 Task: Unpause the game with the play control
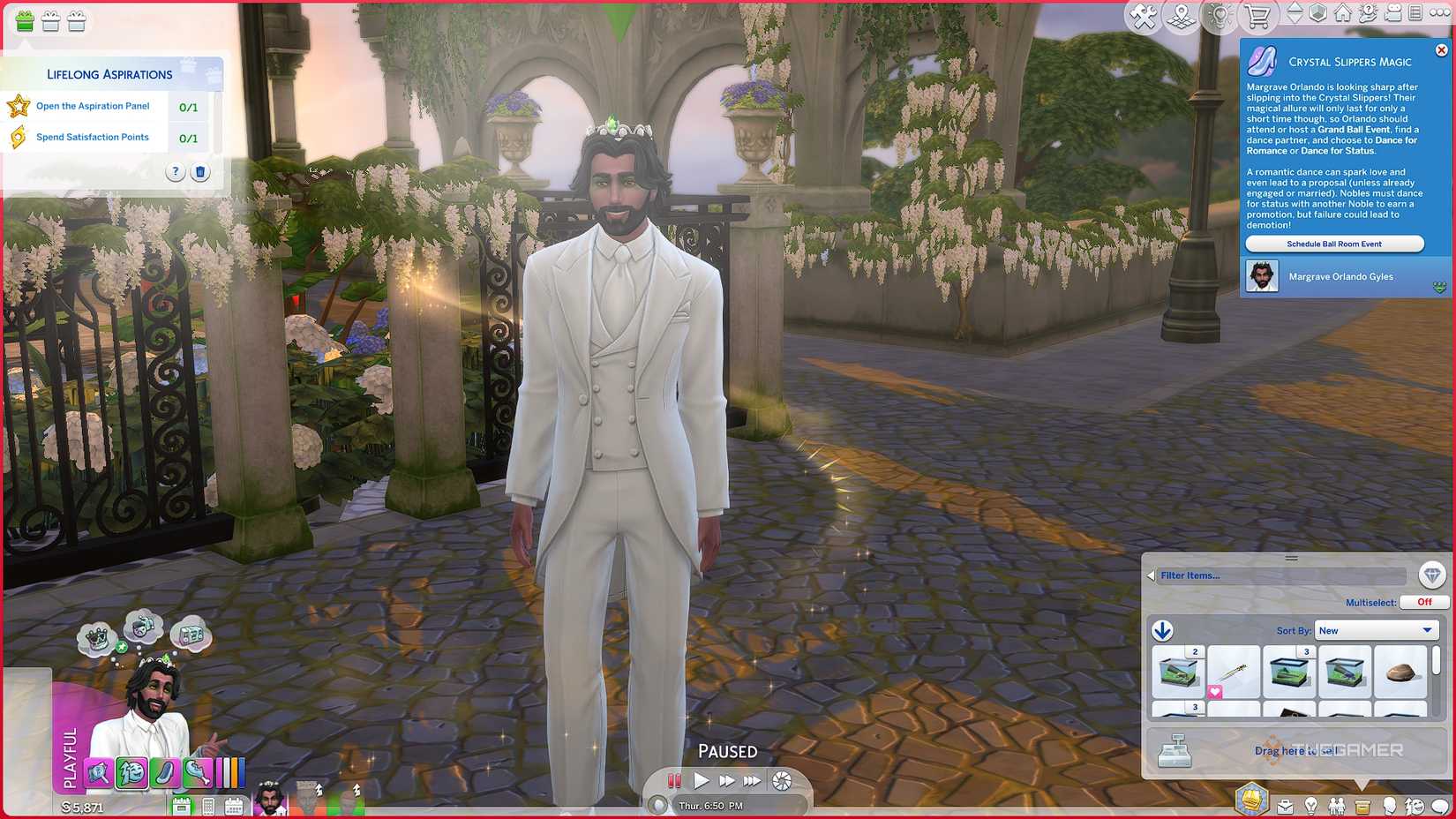coord(701,780)
